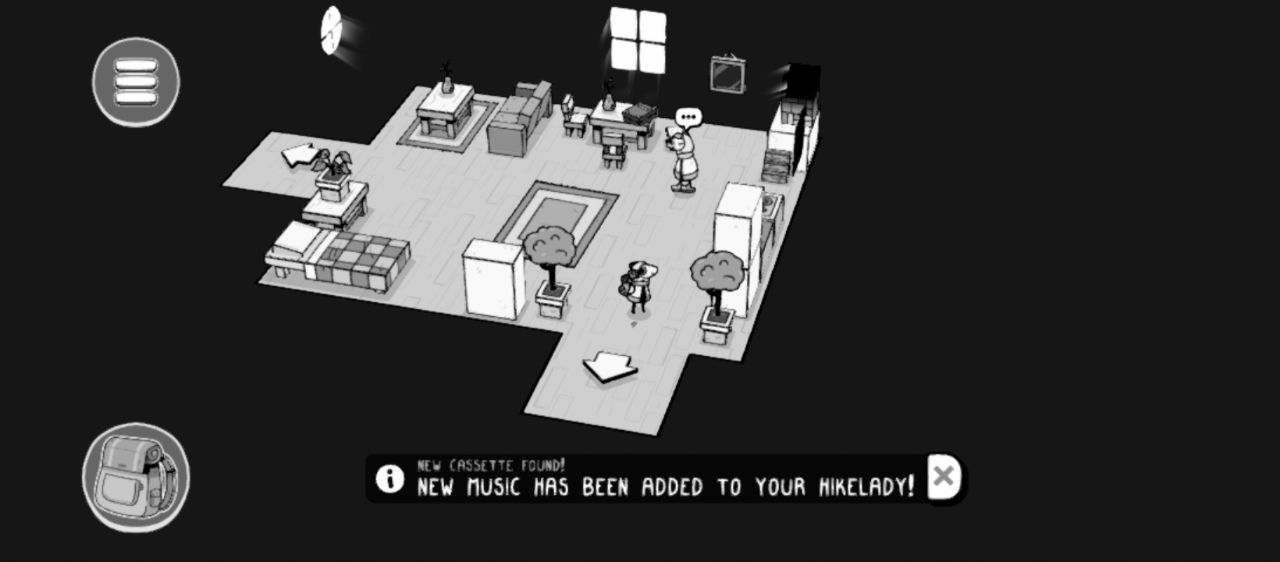
Task: Tap the info icon on the notification
Action: tap(390, 478)
